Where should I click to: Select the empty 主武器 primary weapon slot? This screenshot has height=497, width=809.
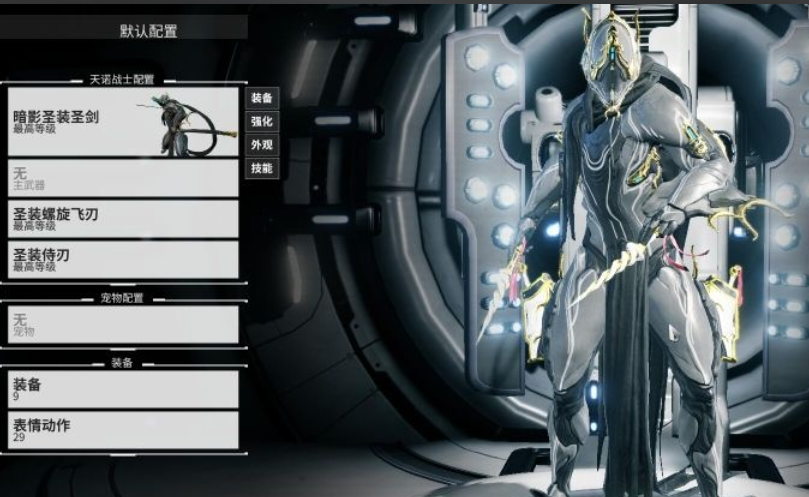click(x=123, y=179)
